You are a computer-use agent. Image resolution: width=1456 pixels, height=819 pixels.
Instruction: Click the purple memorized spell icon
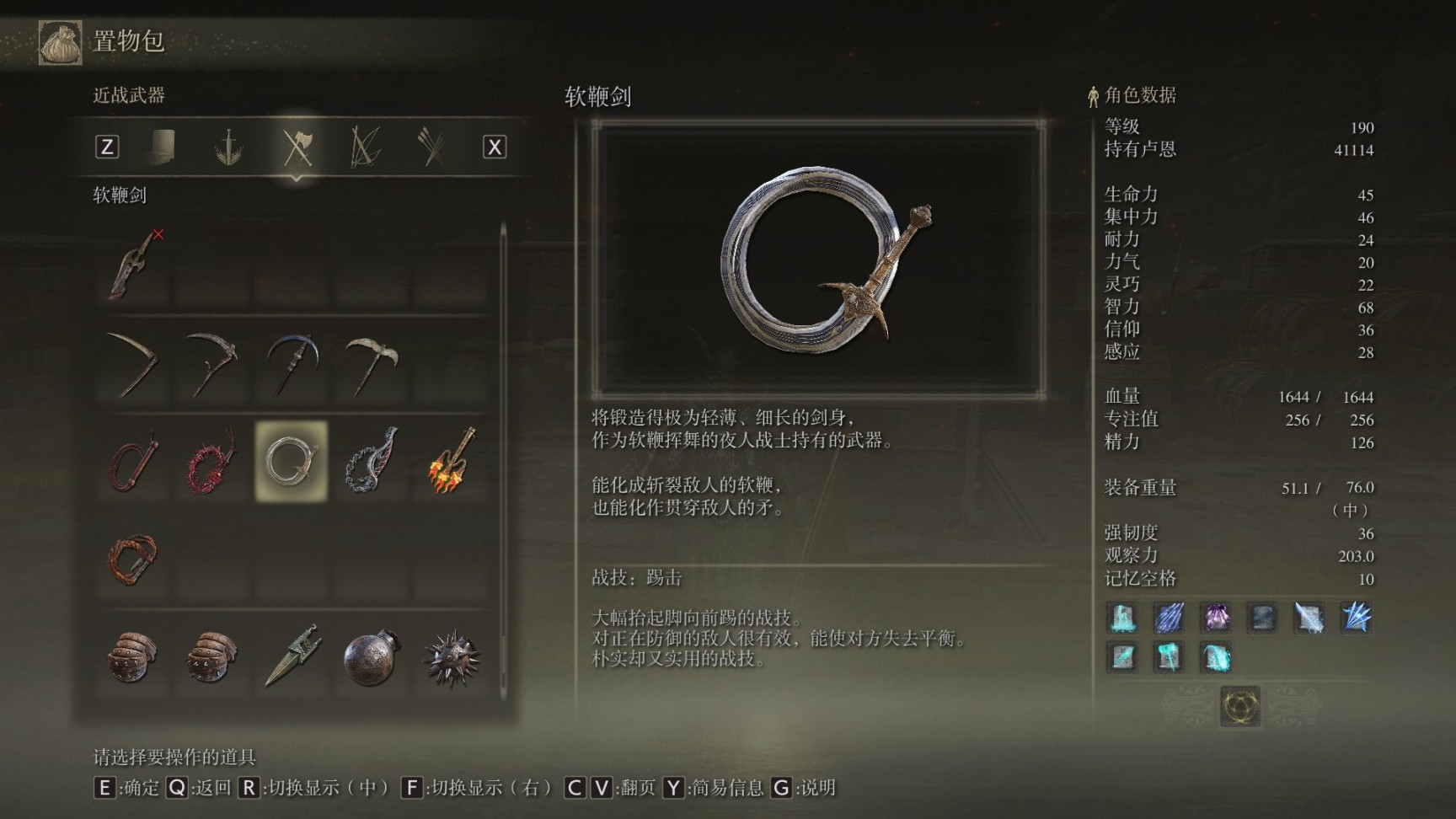point(1216,618)
